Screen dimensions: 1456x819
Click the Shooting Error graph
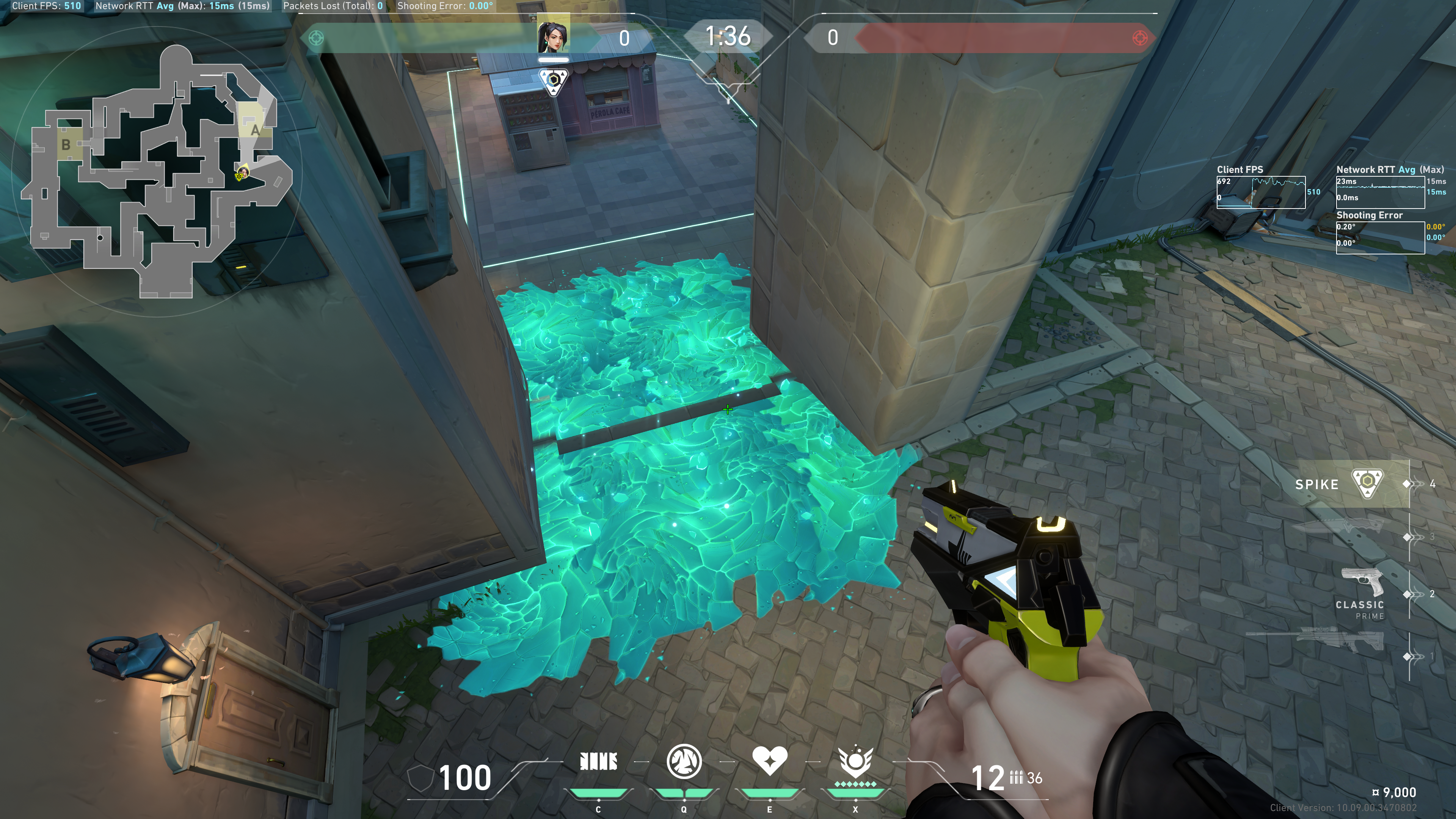[1380, 237]
